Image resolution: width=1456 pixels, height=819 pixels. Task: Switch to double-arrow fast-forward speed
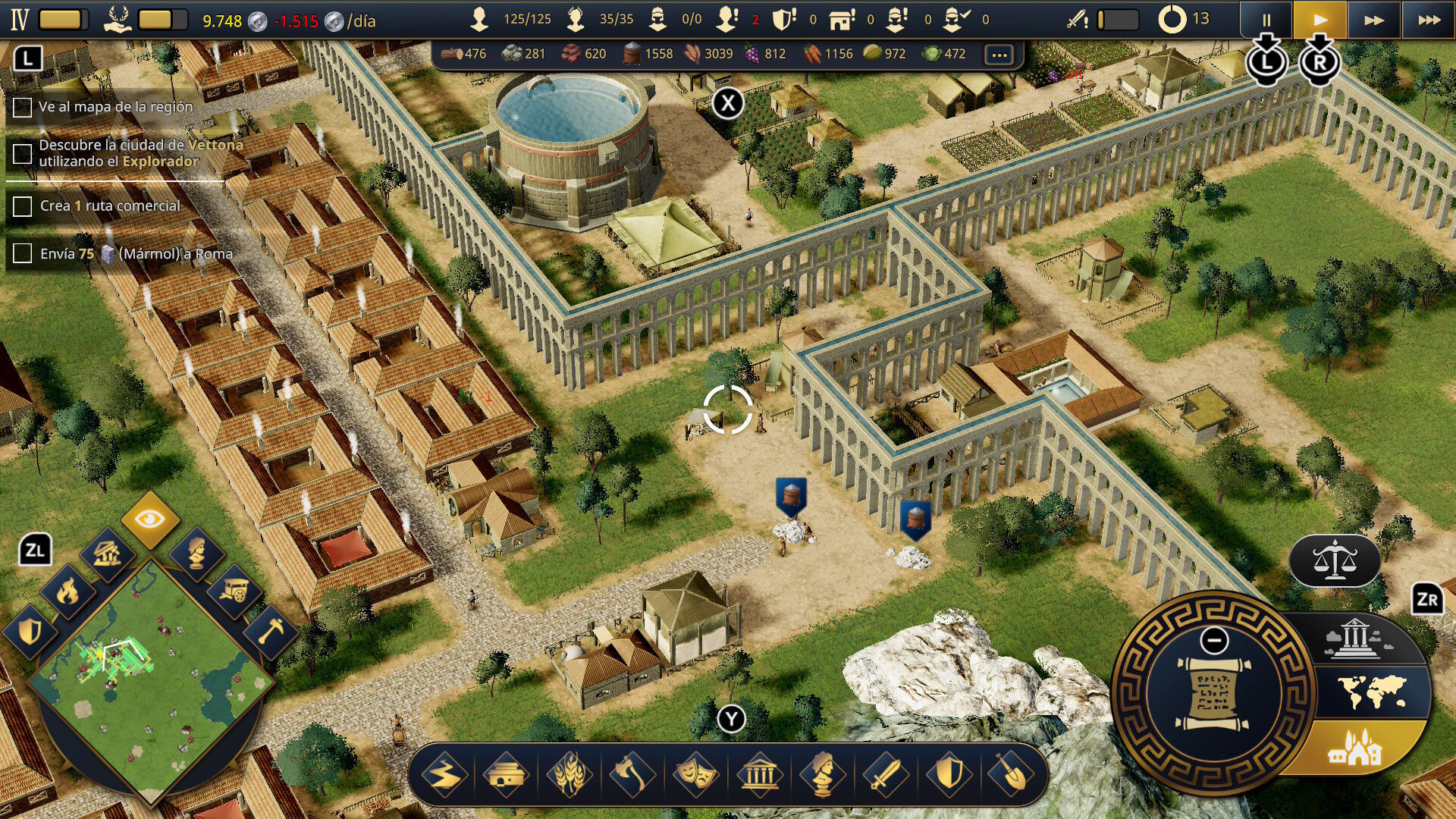(x=1373, y=20)
